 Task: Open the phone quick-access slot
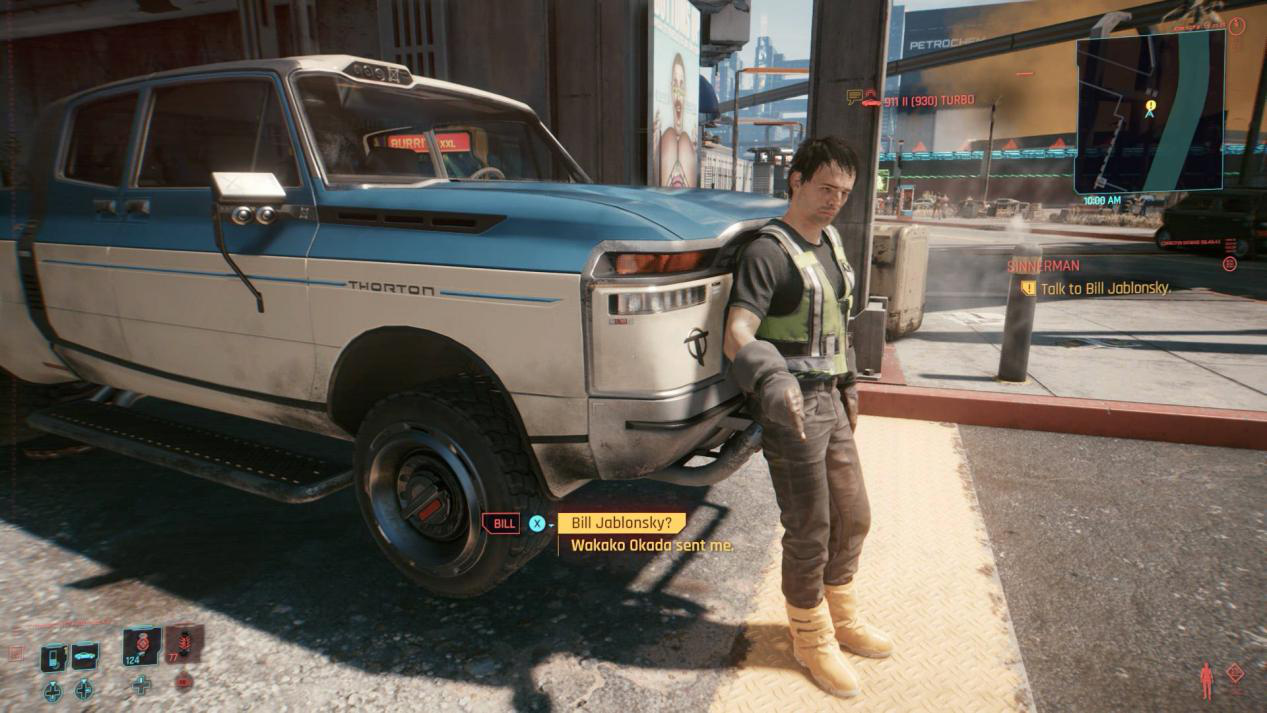point(54,657)
